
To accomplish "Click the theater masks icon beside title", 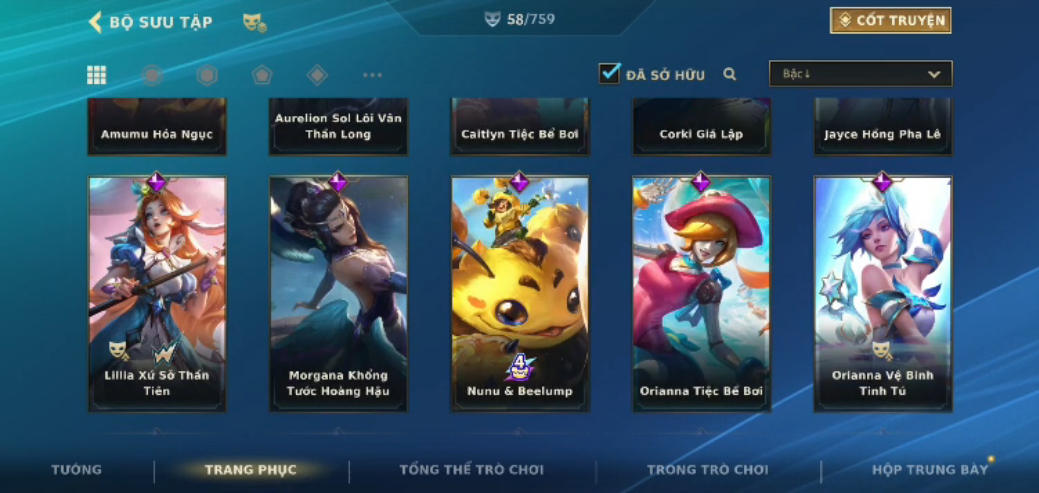I will (x=254, y=22).
